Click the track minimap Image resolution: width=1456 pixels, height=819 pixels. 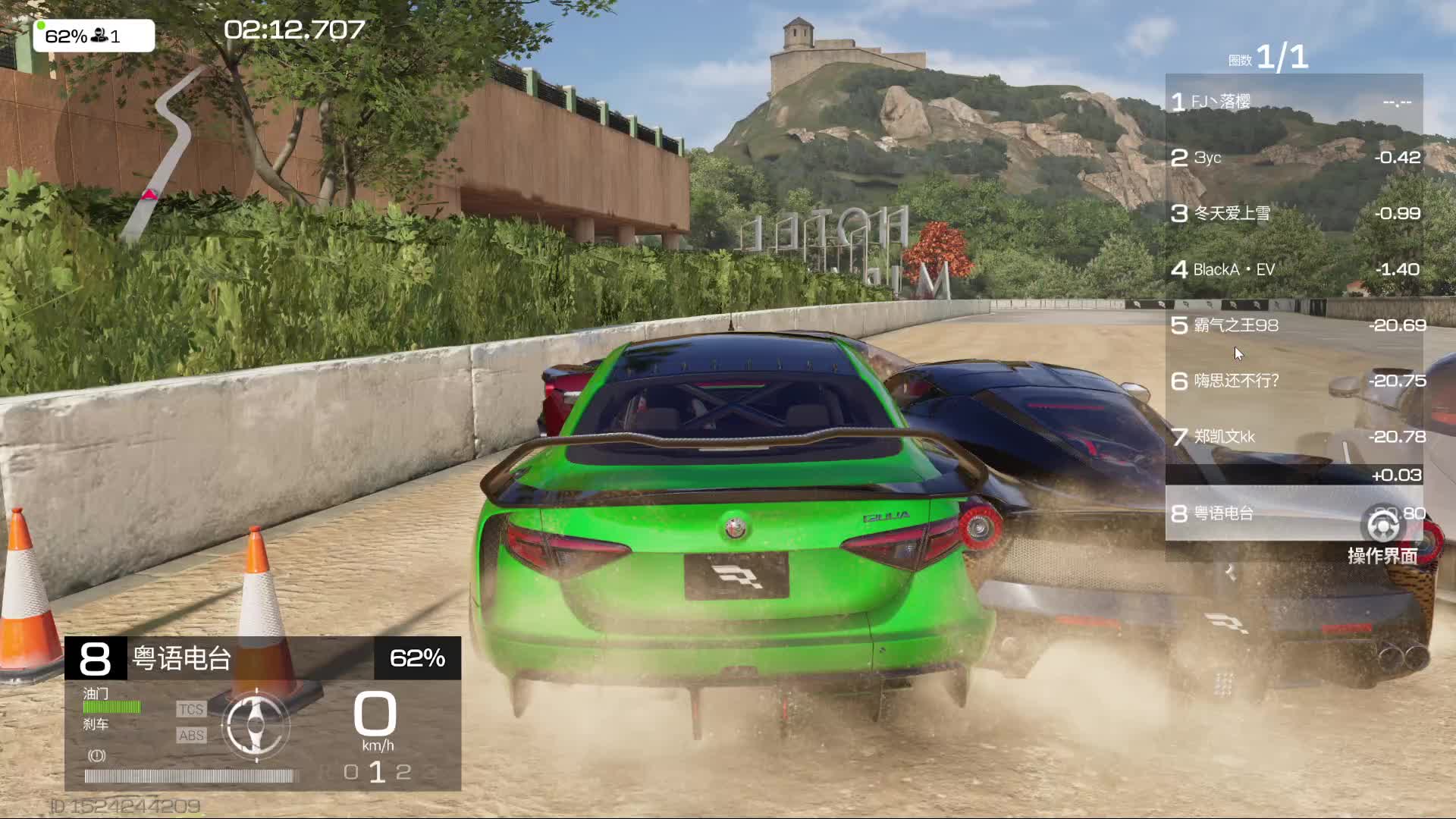[163, 152]
